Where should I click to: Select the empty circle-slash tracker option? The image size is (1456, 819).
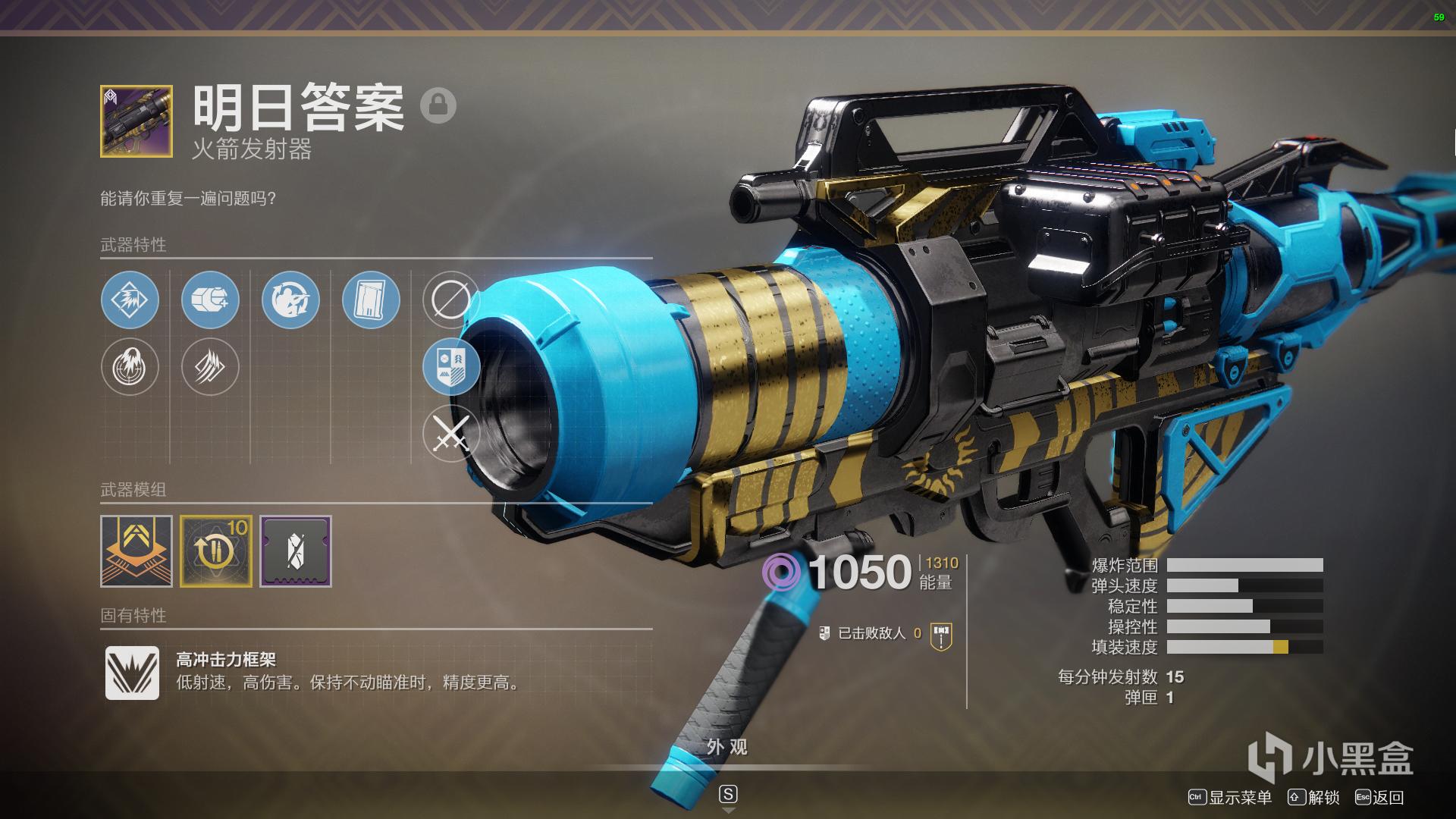pyautogui.click(x=450, y=300)
